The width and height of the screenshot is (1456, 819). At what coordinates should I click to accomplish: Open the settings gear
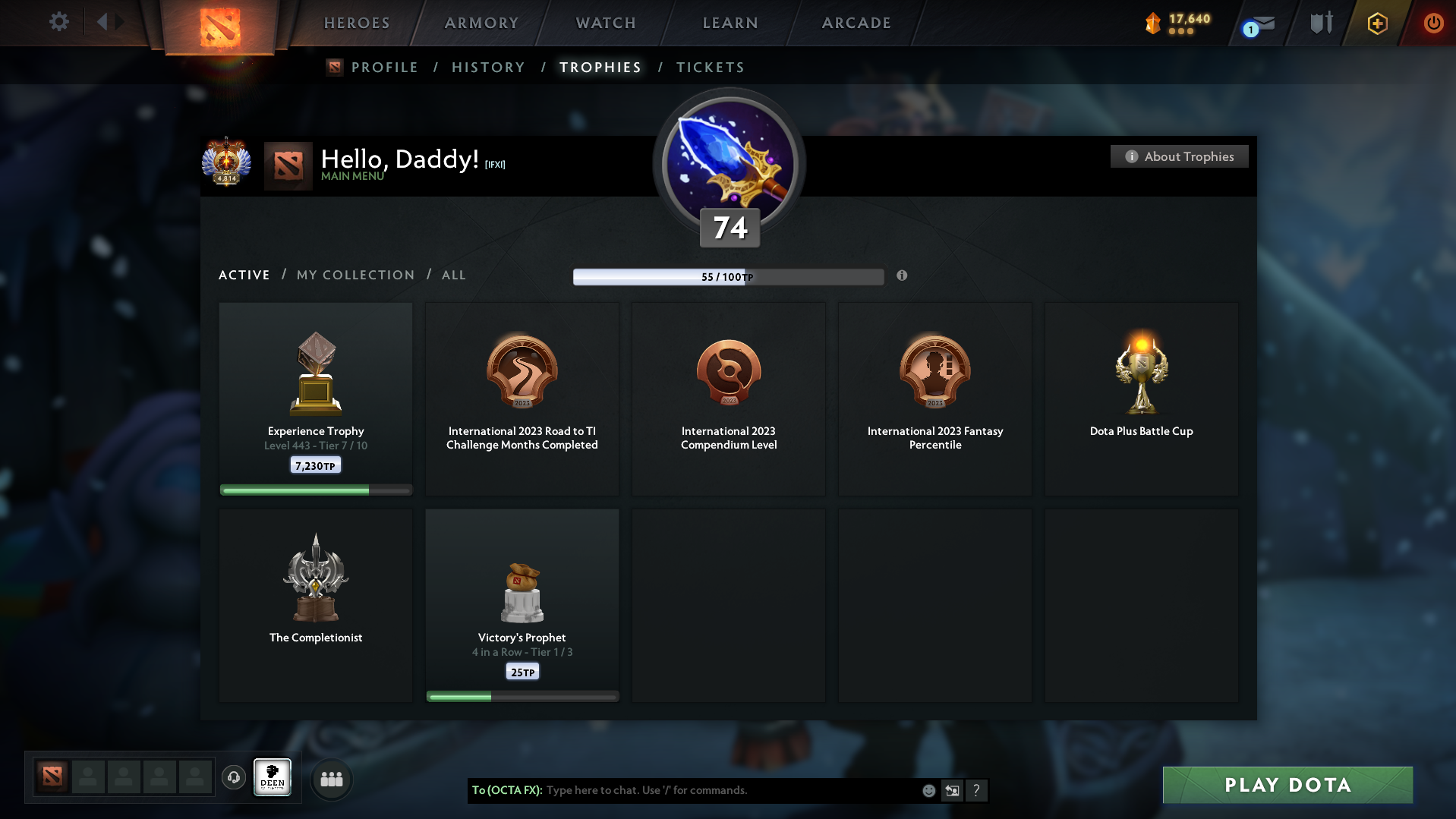pos(59,22)
